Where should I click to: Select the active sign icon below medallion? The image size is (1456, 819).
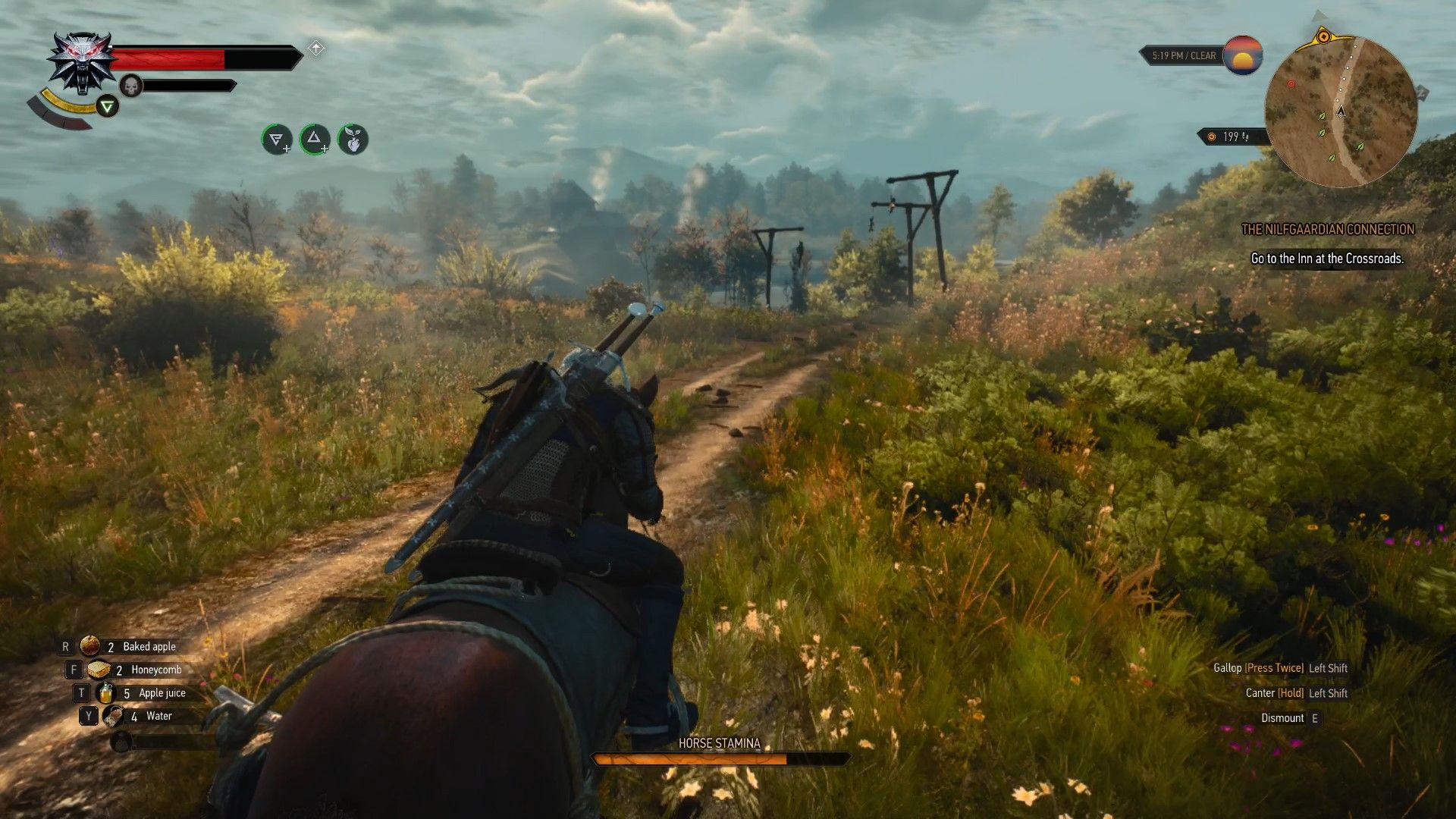pyautogui.click(x=108, y=107)
